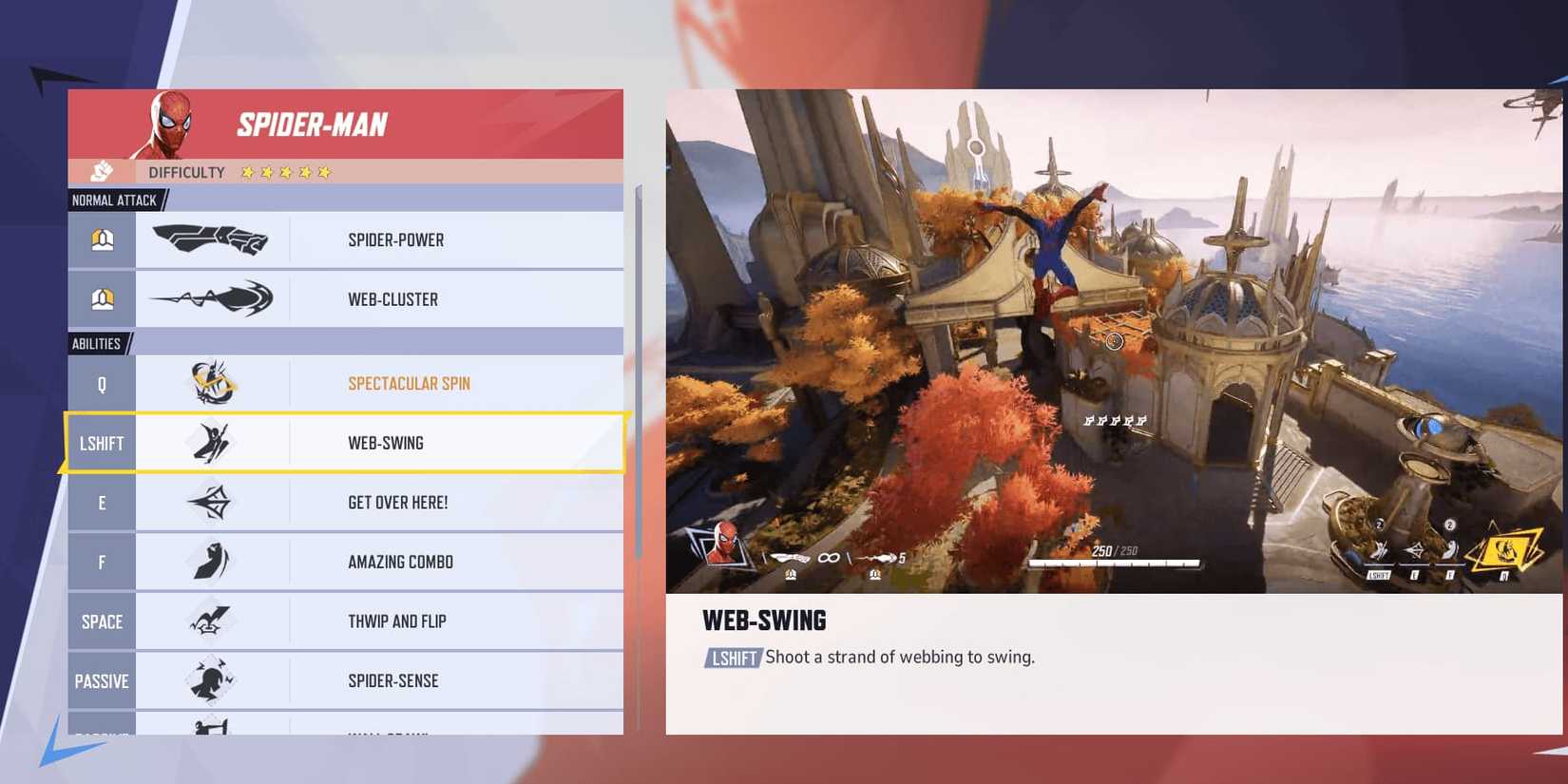Collapse the Abilities section header

pyautogui.click(x=99, y=343)
